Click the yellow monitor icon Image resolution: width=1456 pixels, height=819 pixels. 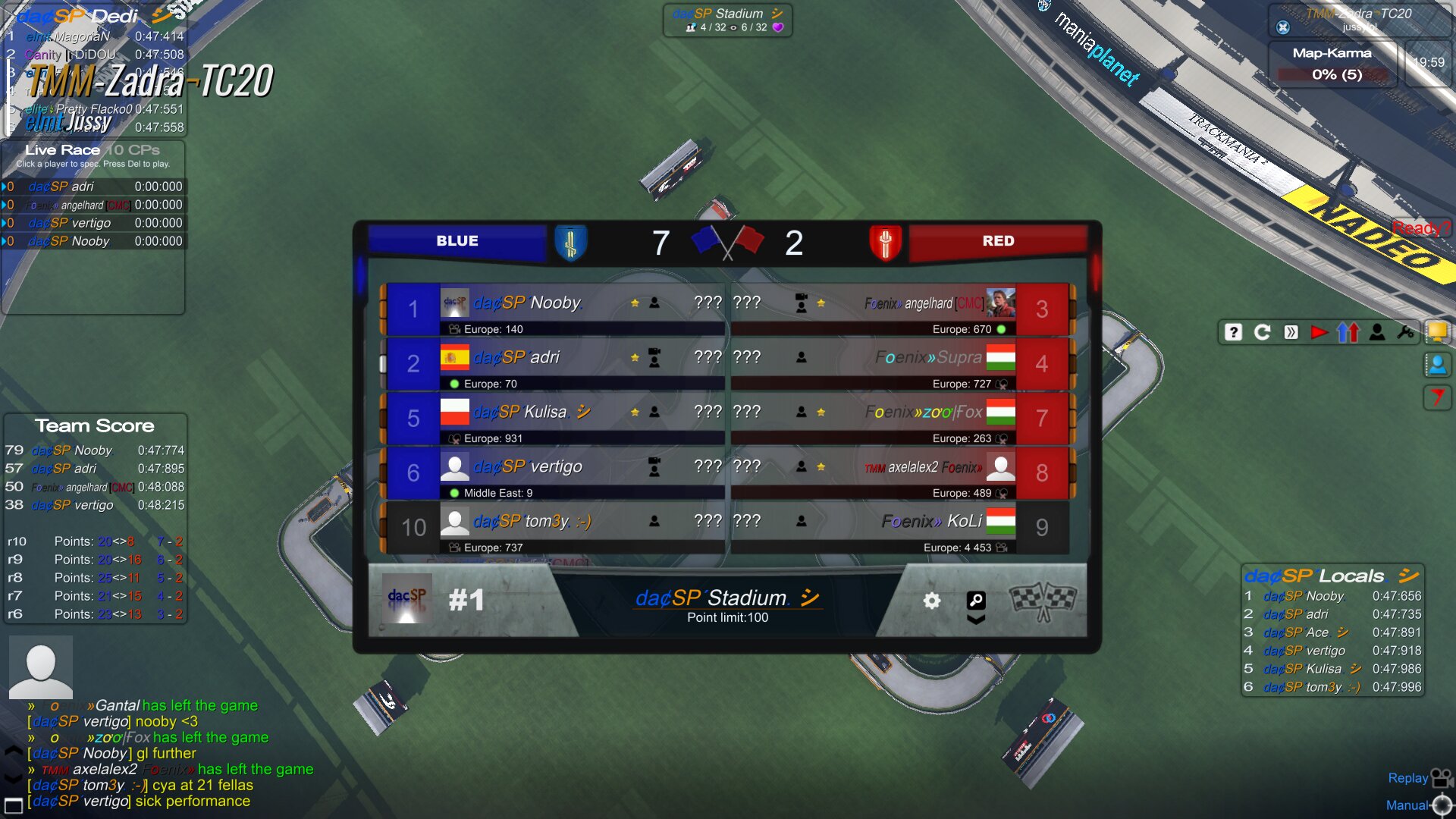tap(1437, 331)
